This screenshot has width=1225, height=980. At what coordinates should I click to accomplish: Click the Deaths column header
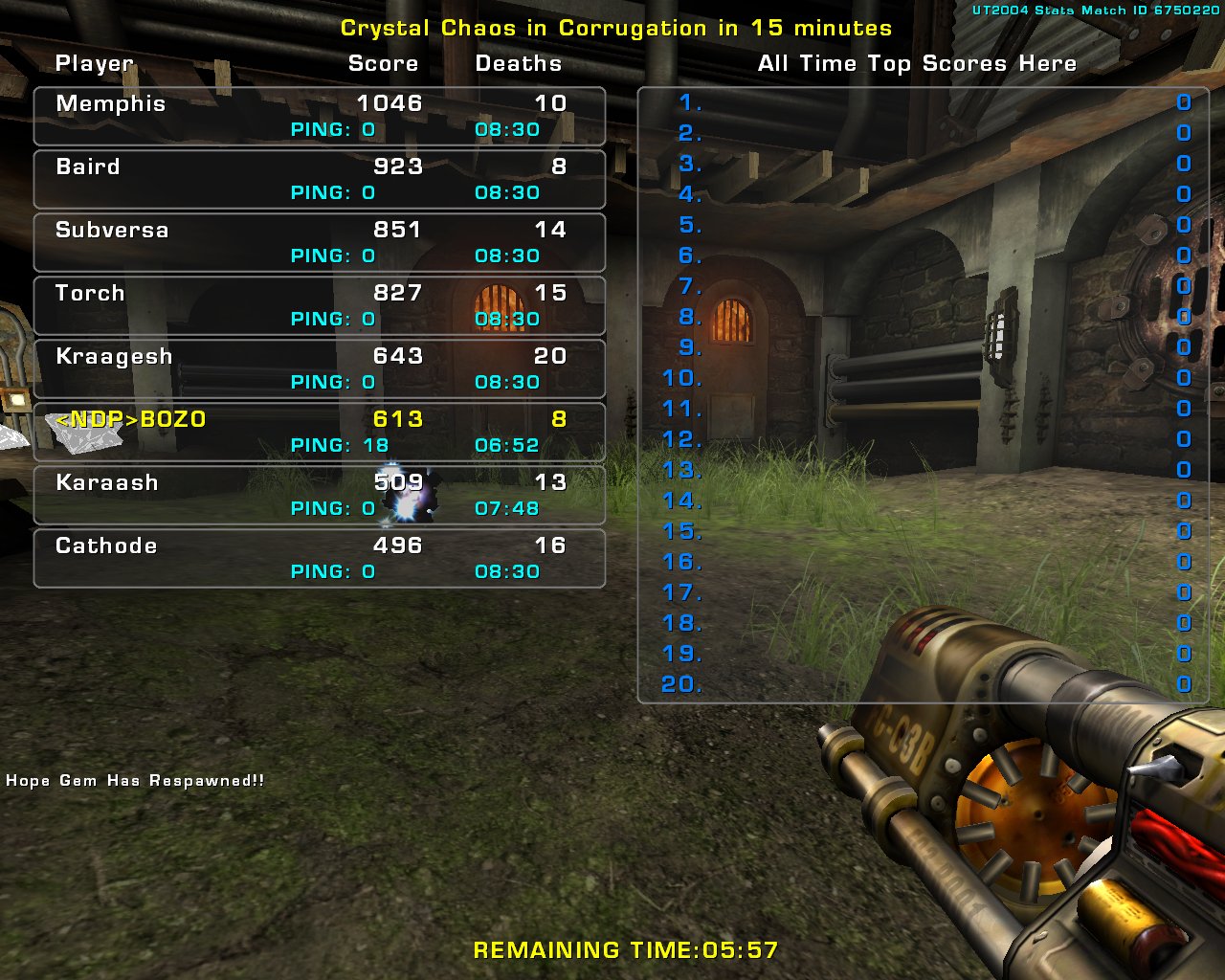(518, 63)
